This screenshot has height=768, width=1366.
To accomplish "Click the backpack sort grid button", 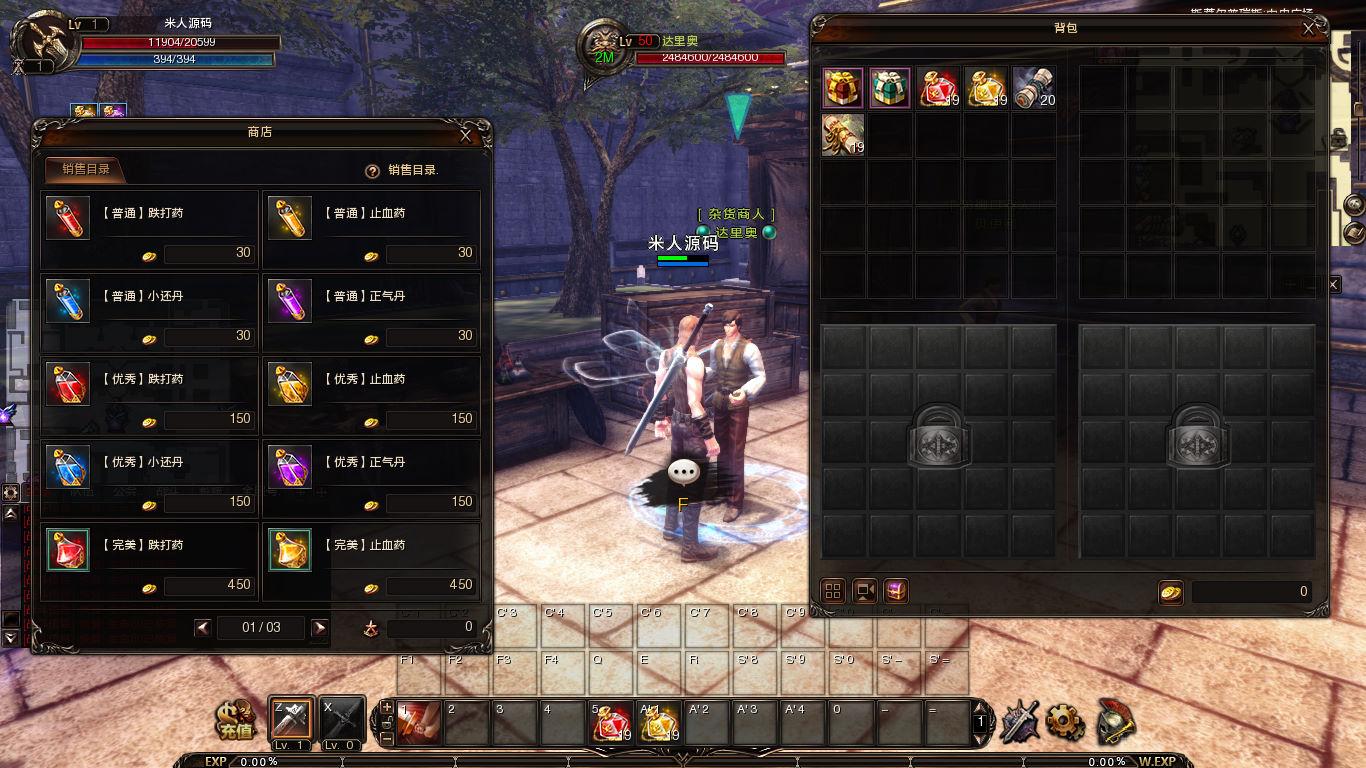I will (833, 591).
